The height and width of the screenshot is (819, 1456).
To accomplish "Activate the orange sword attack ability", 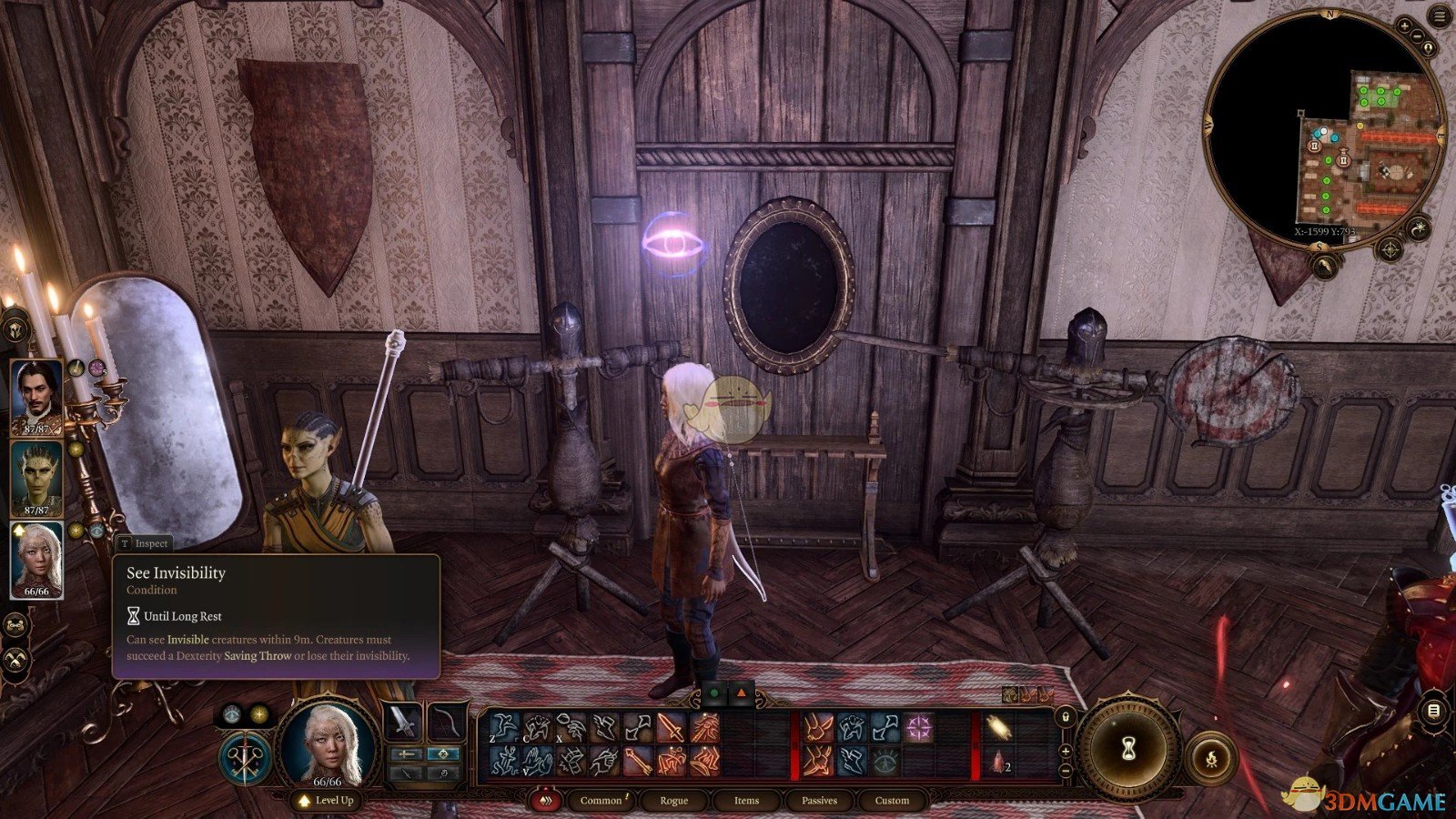I will [671, 729].
